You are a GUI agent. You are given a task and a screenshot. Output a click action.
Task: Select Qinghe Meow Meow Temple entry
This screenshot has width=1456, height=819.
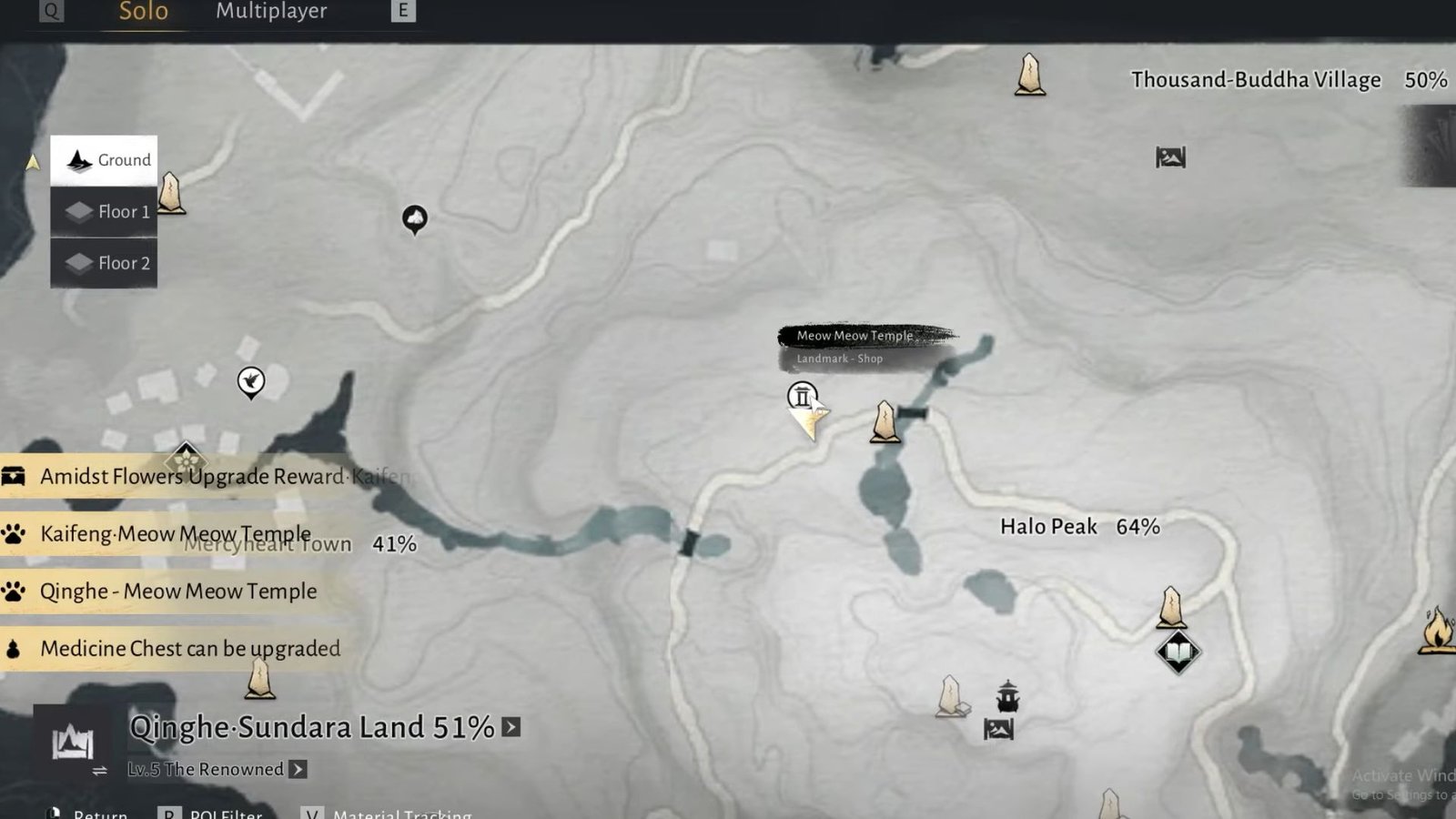point(177,591)
